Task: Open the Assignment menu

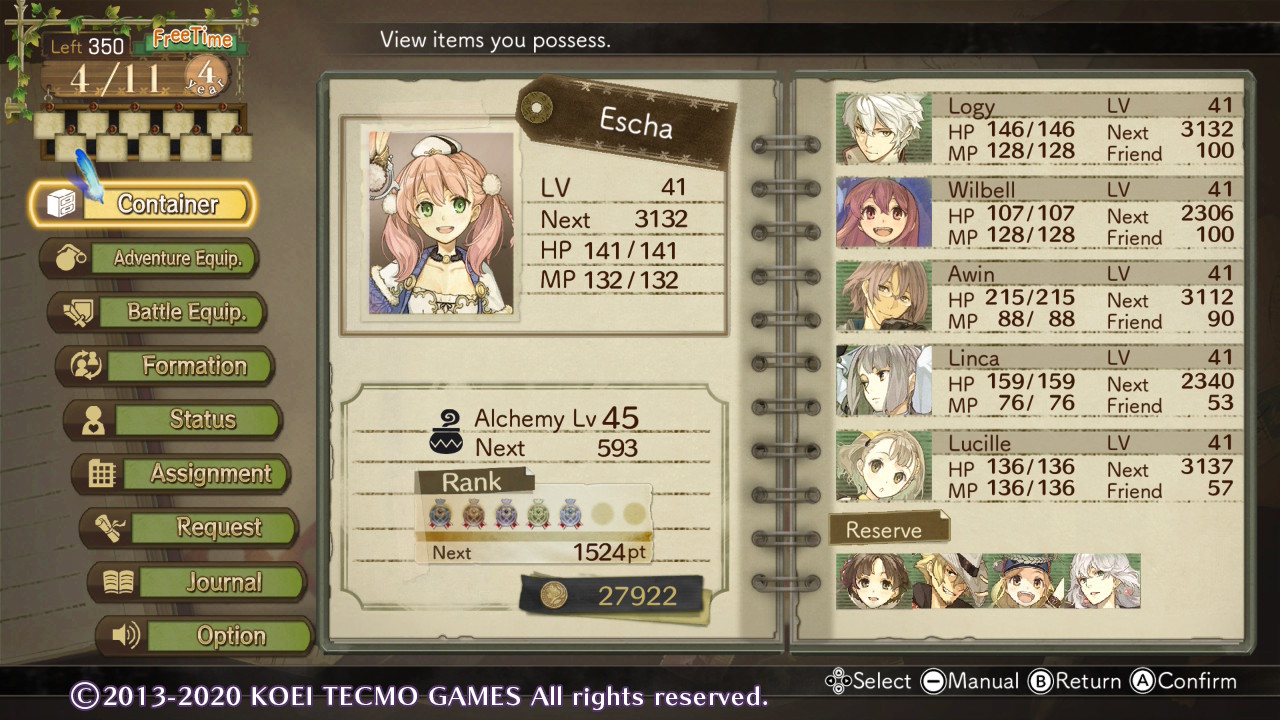Action: point(182,474)
